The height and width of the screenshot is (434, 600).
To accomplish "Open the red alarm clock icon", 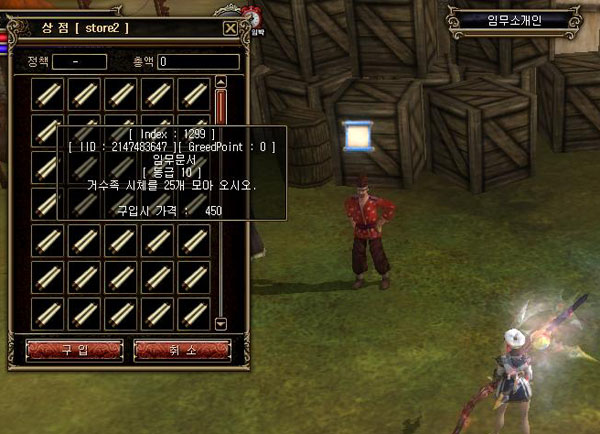I will 254,18.
